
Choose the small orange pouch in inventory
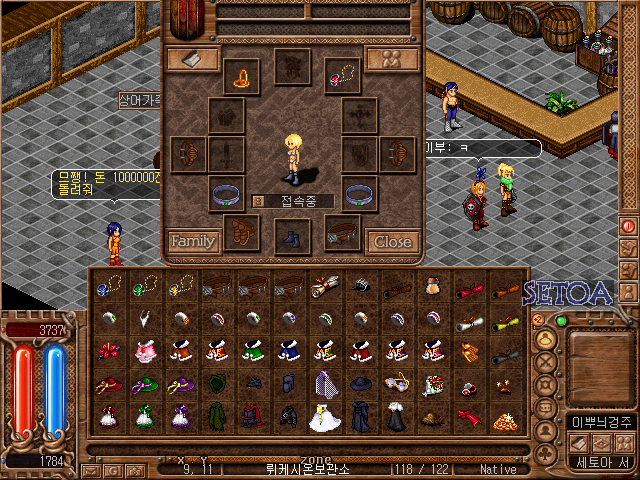(433, 286)
